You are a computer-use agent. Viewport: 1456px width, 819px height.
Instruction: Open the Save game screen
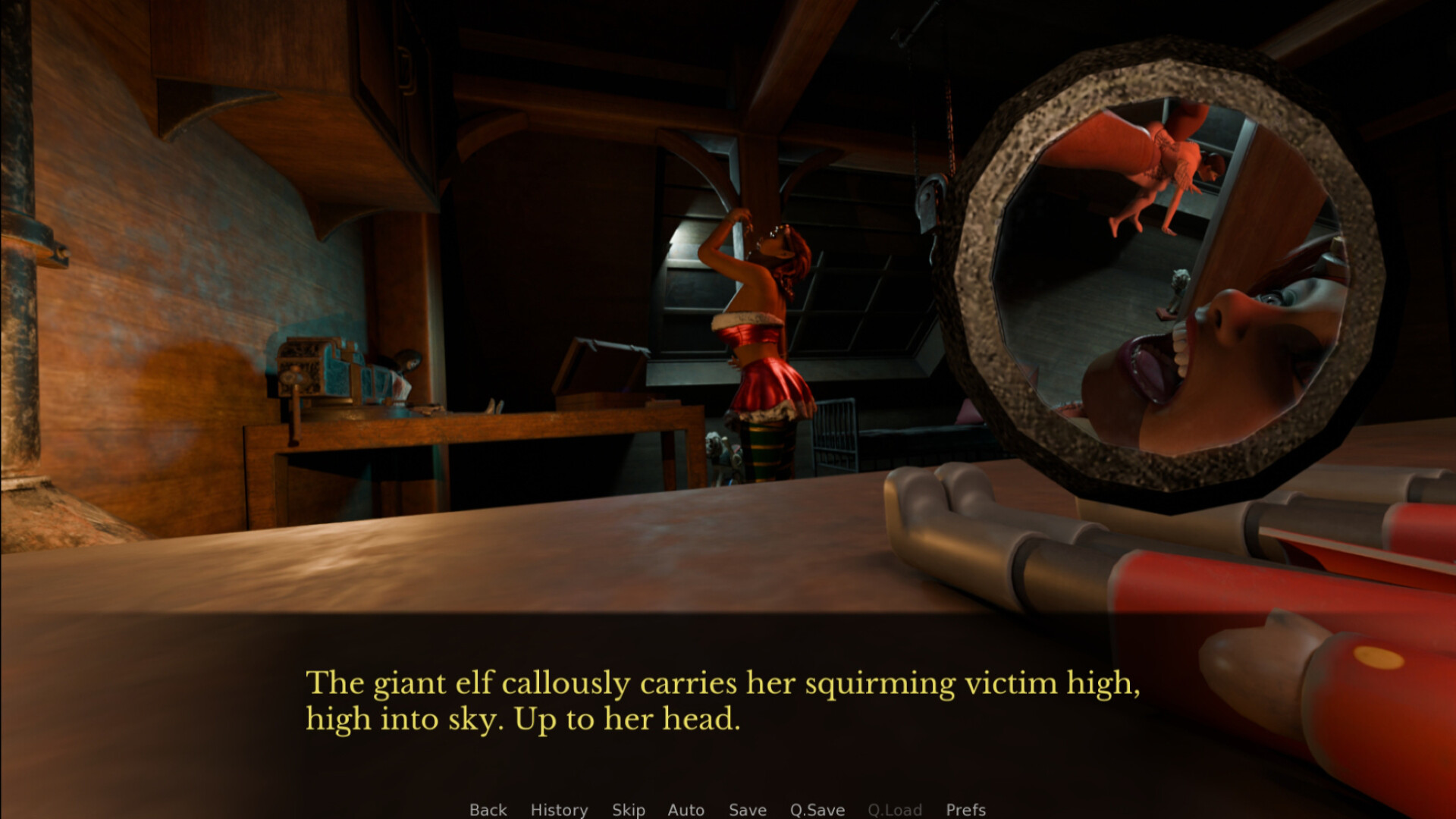pos(747,809)
